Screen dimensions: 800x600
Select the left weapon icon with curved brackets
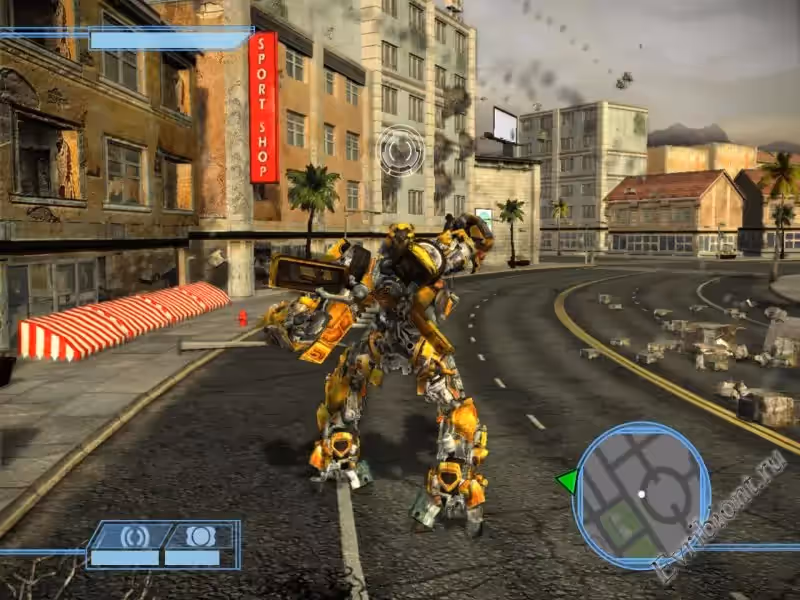[134, 537]
